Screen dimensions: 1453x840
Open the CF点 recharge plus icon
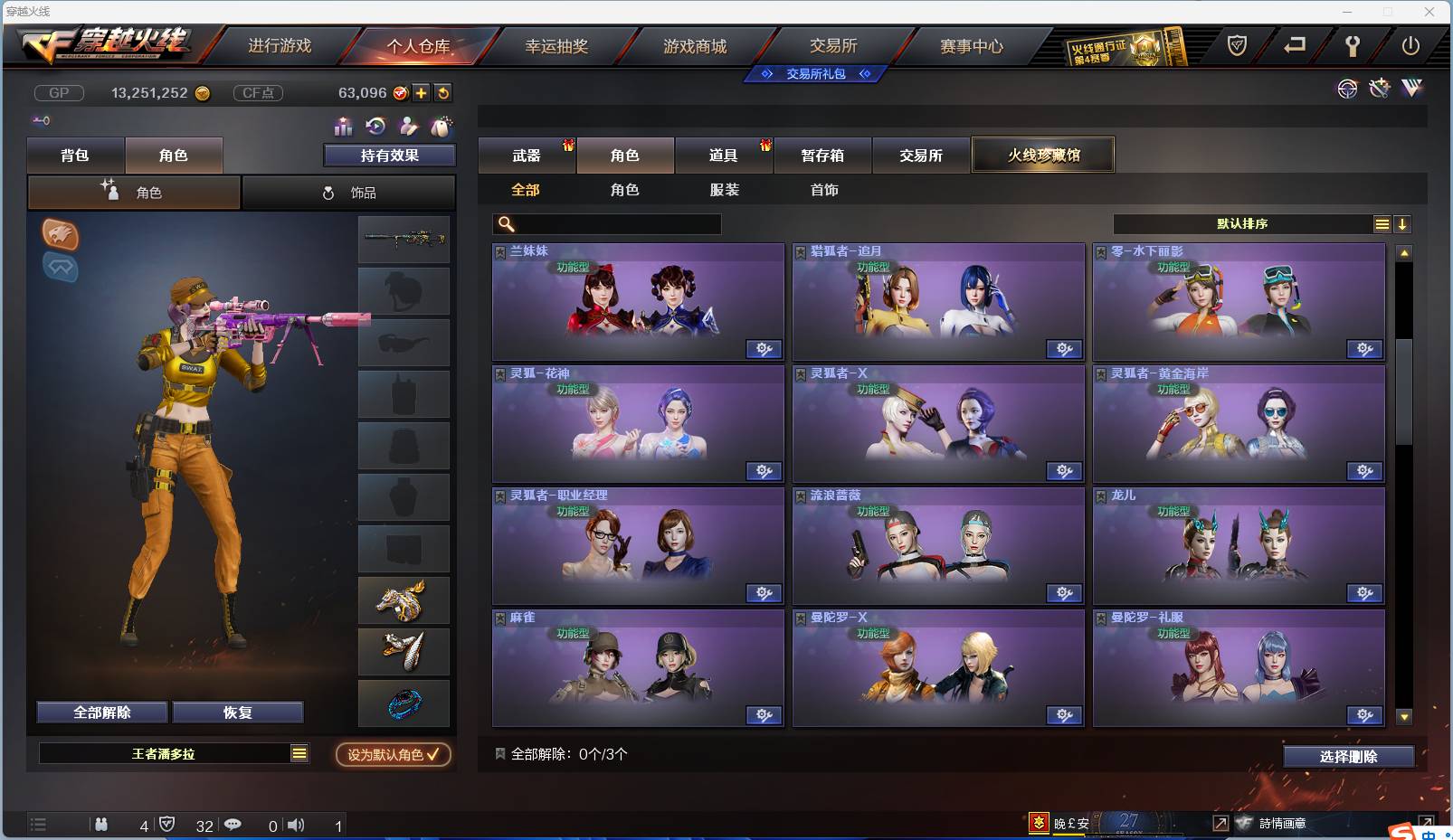[422, 93]
